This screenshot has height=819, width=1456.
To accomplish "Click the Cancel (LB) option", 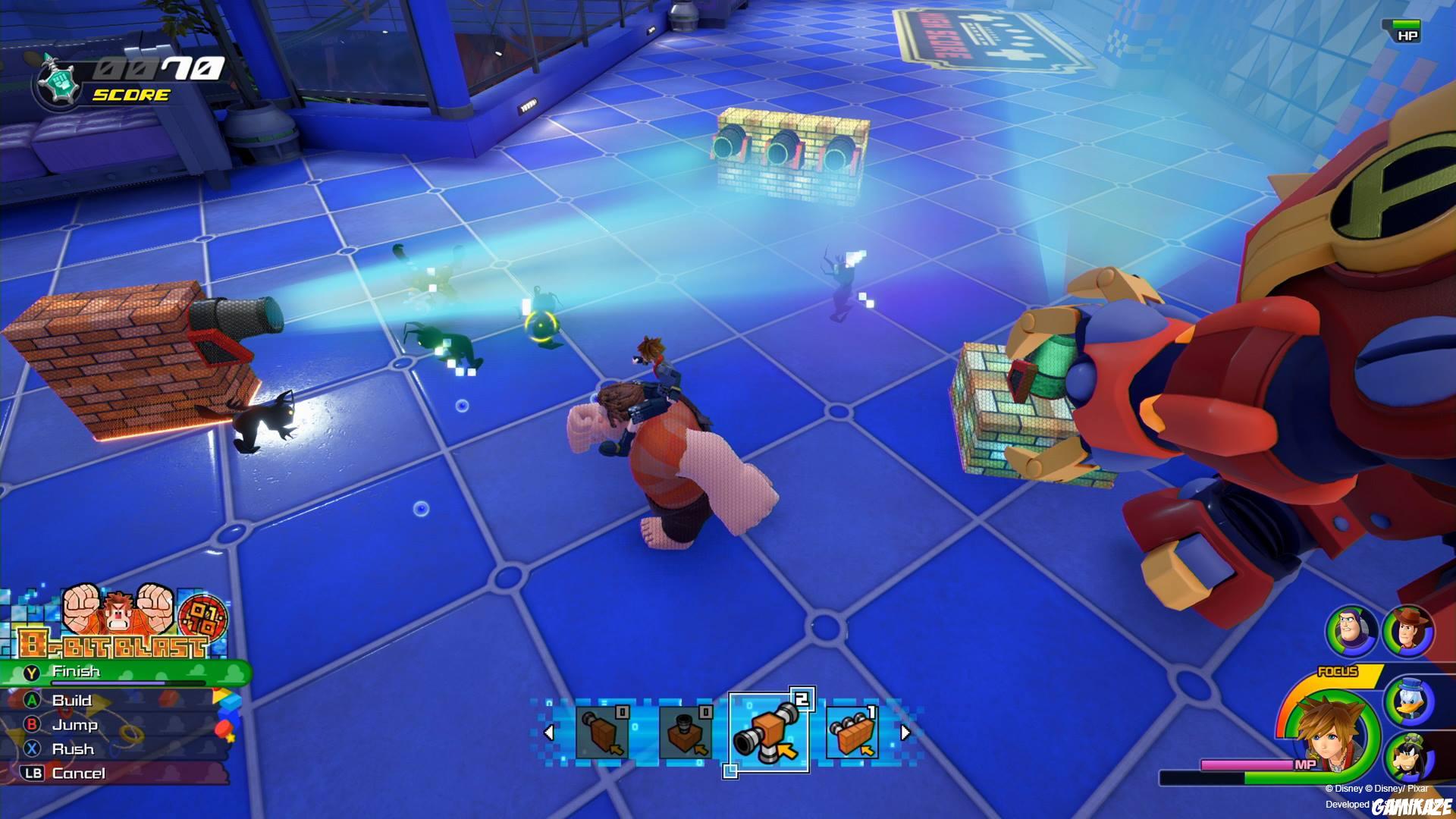I will 78,773.
